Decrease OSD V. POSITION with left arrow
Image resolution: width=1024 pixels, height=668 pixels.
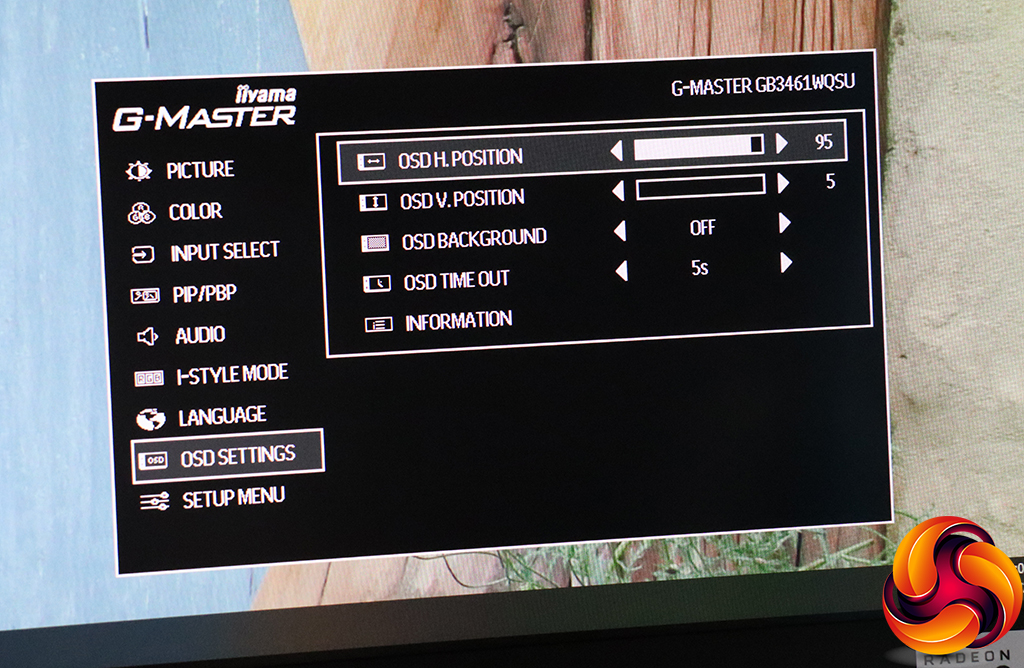click(617, 190)
